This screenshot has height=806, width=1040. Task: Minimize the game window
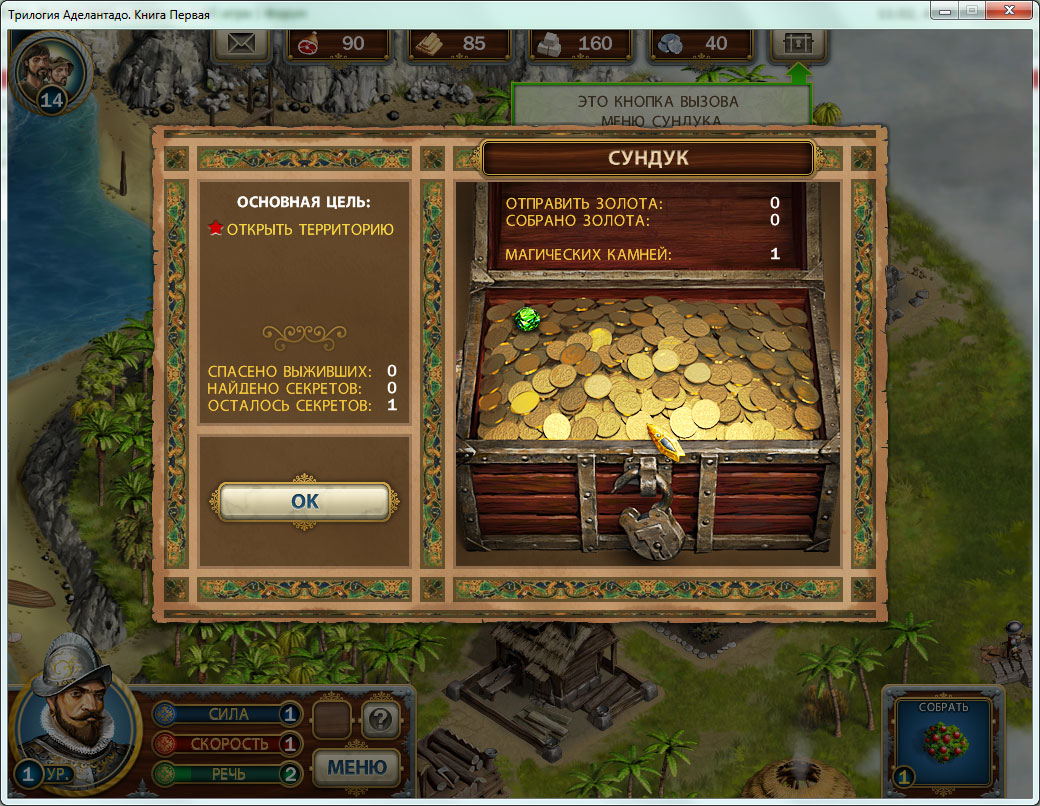click(x=943, y=12)
